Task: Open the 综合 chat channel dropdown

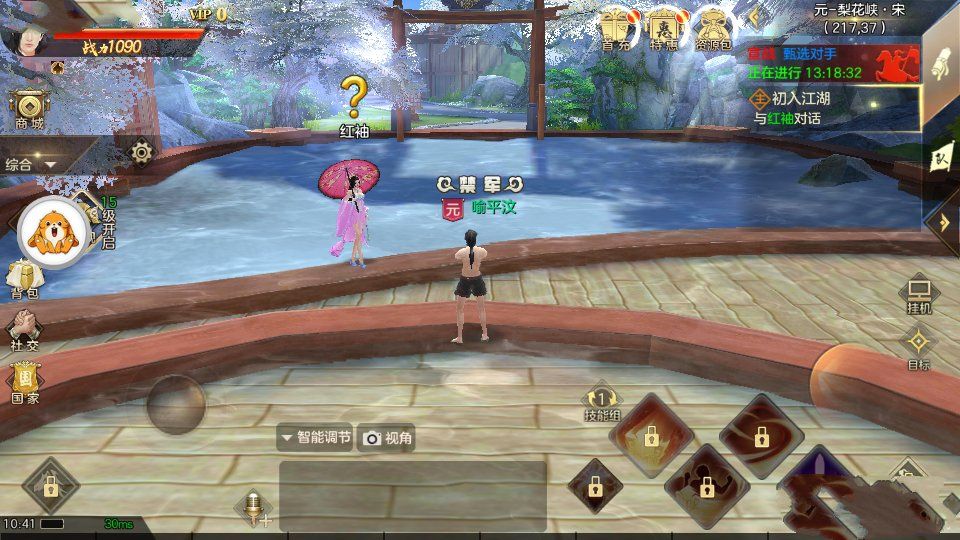Action: tap(30, 164)
